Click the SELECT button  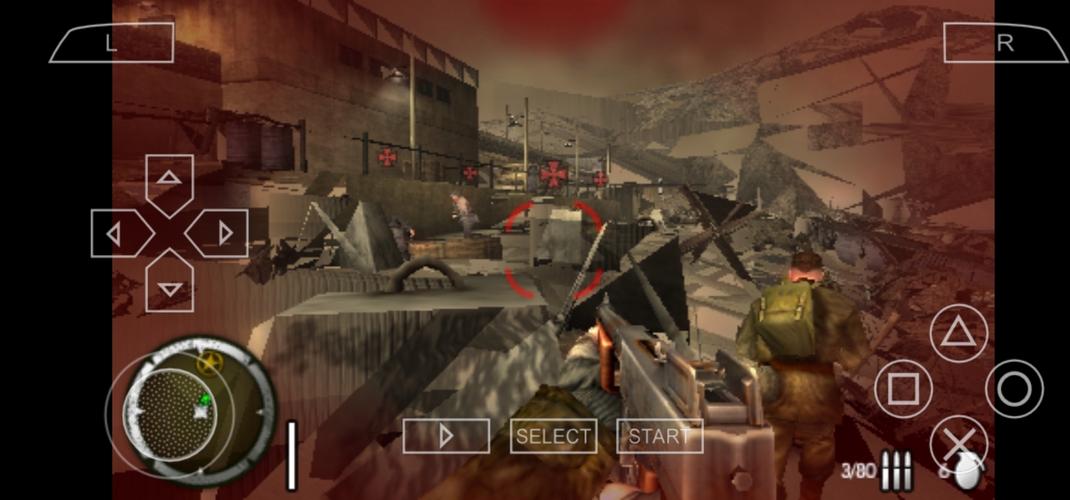(553, 436)
